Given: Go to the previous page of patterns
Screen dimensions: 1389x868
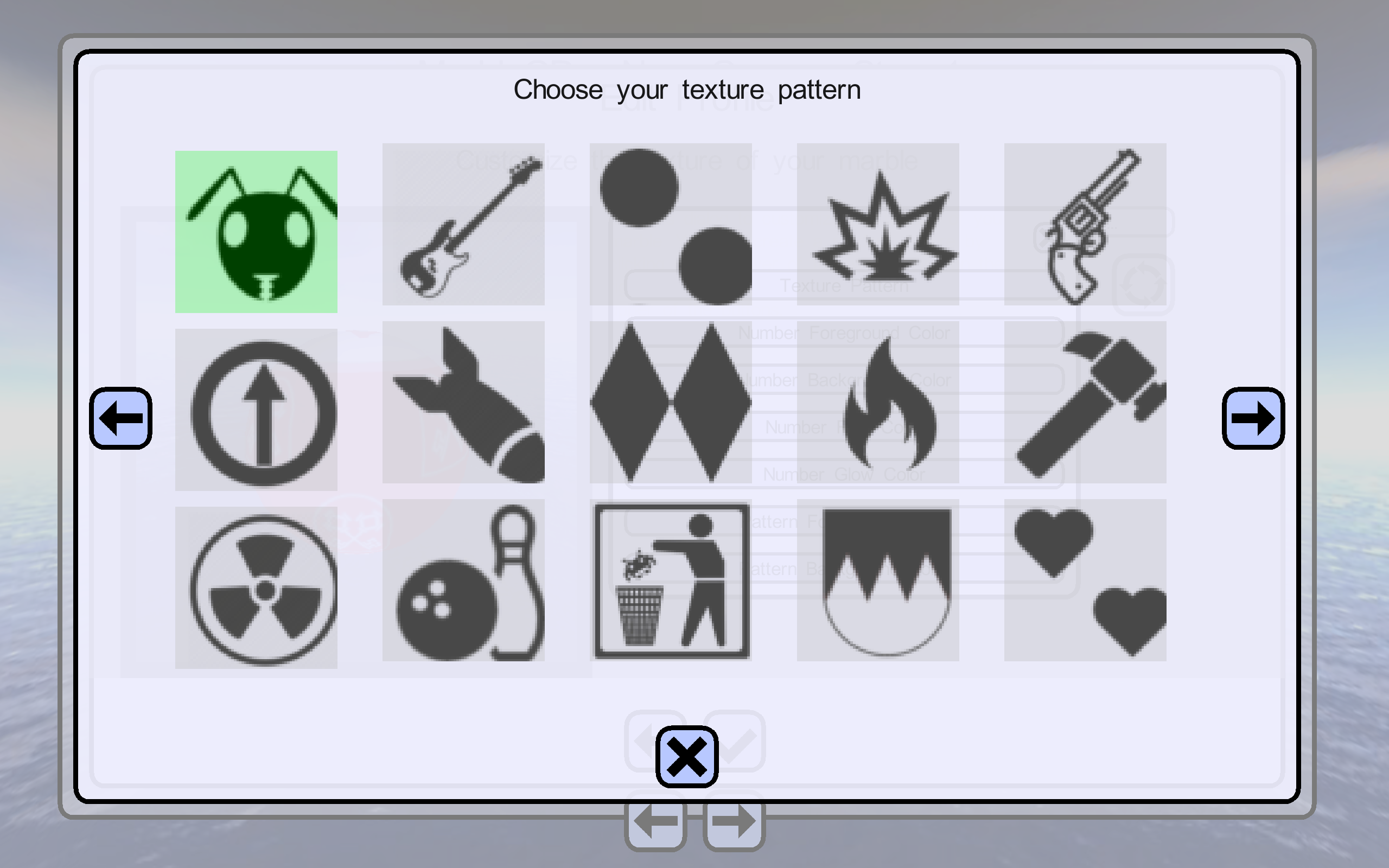Looking at the screenshot, I should 120,418.
